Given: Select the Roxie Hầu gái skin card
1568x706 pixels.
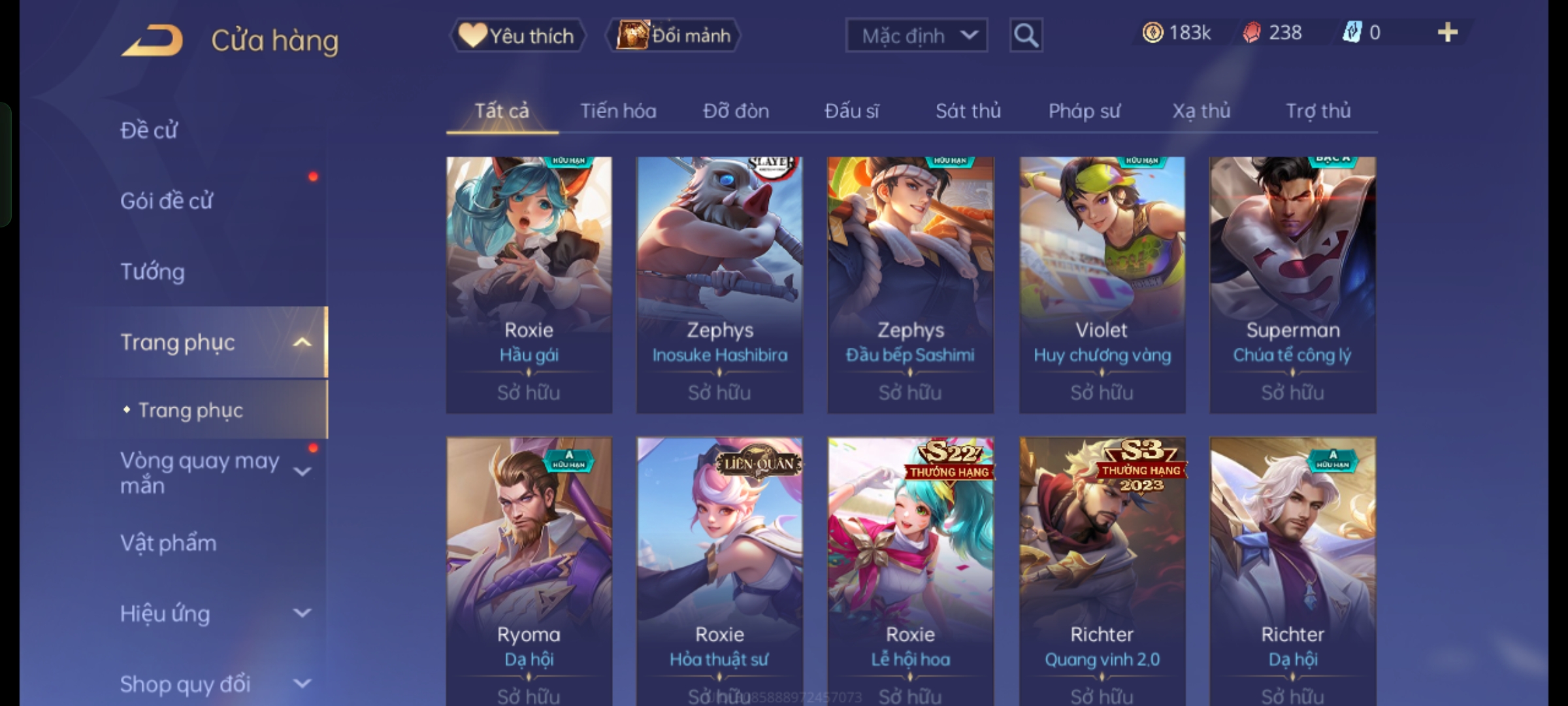Looking at the screenshot, I should click(529, 284).
